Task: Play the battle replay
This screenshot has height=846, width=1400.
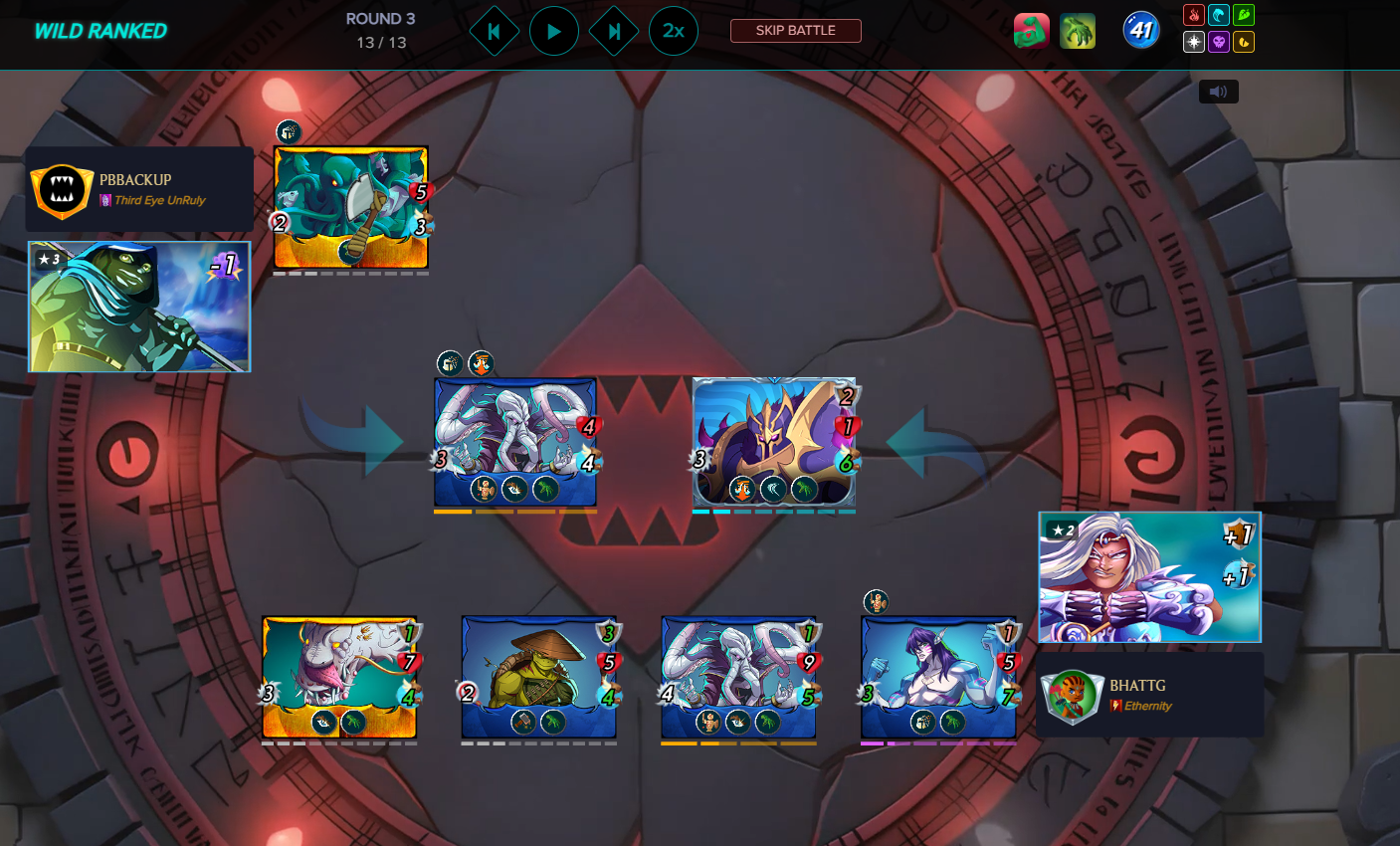Action: [554, 32]
